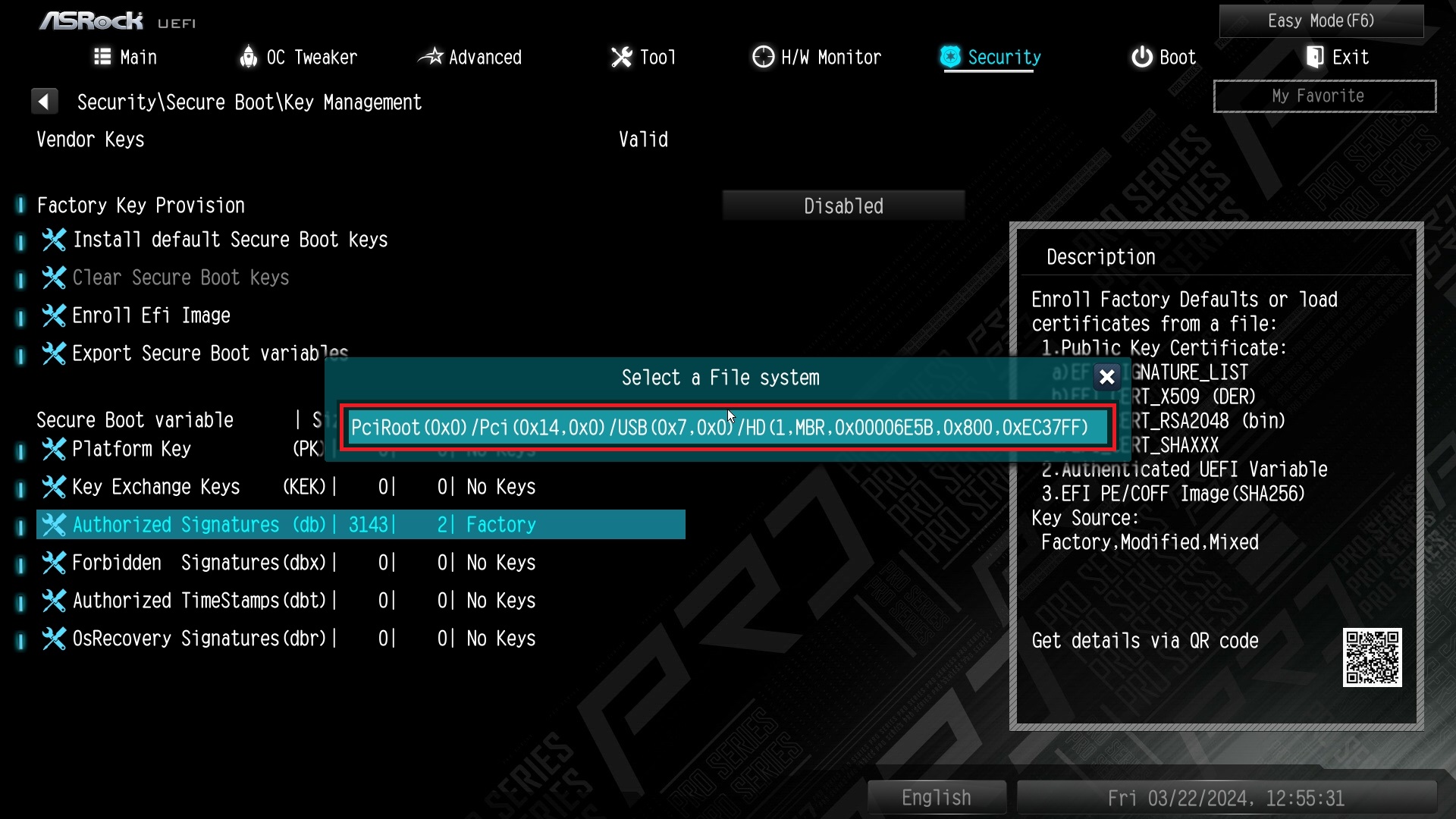Click the Export Secure Boot variables wrench icon
The image size is (1456, 819).
coord(54,353)
